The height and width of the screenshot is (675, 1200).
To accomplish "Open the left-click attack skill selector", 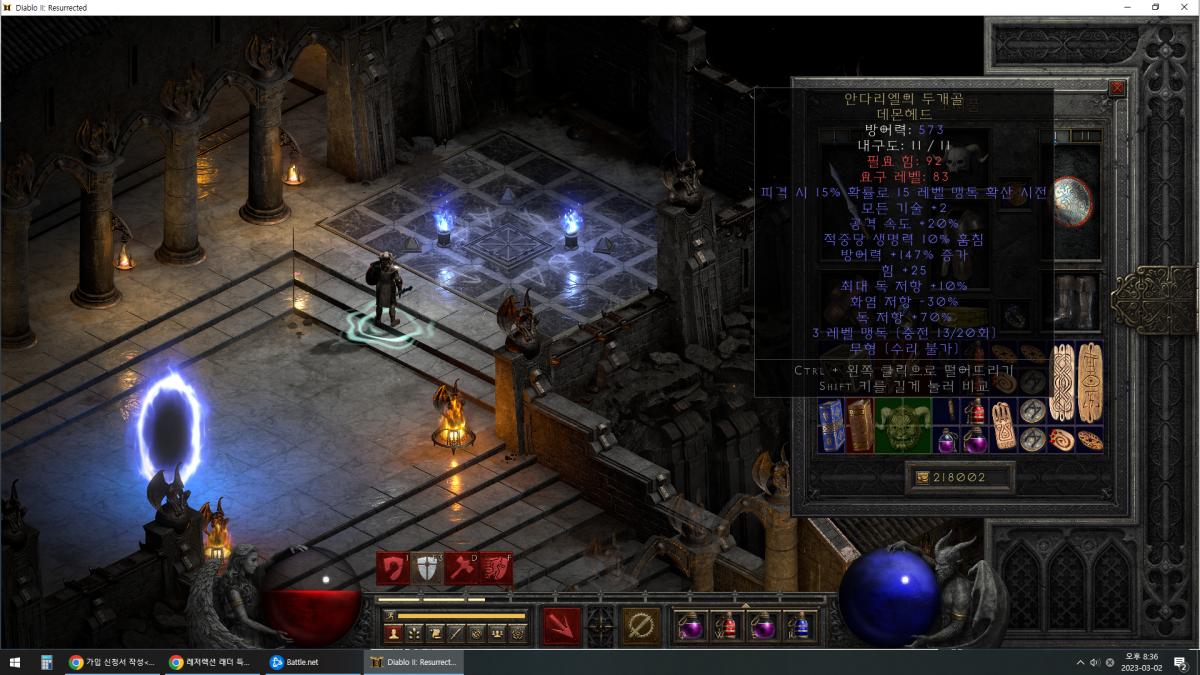I will [561, 626].
